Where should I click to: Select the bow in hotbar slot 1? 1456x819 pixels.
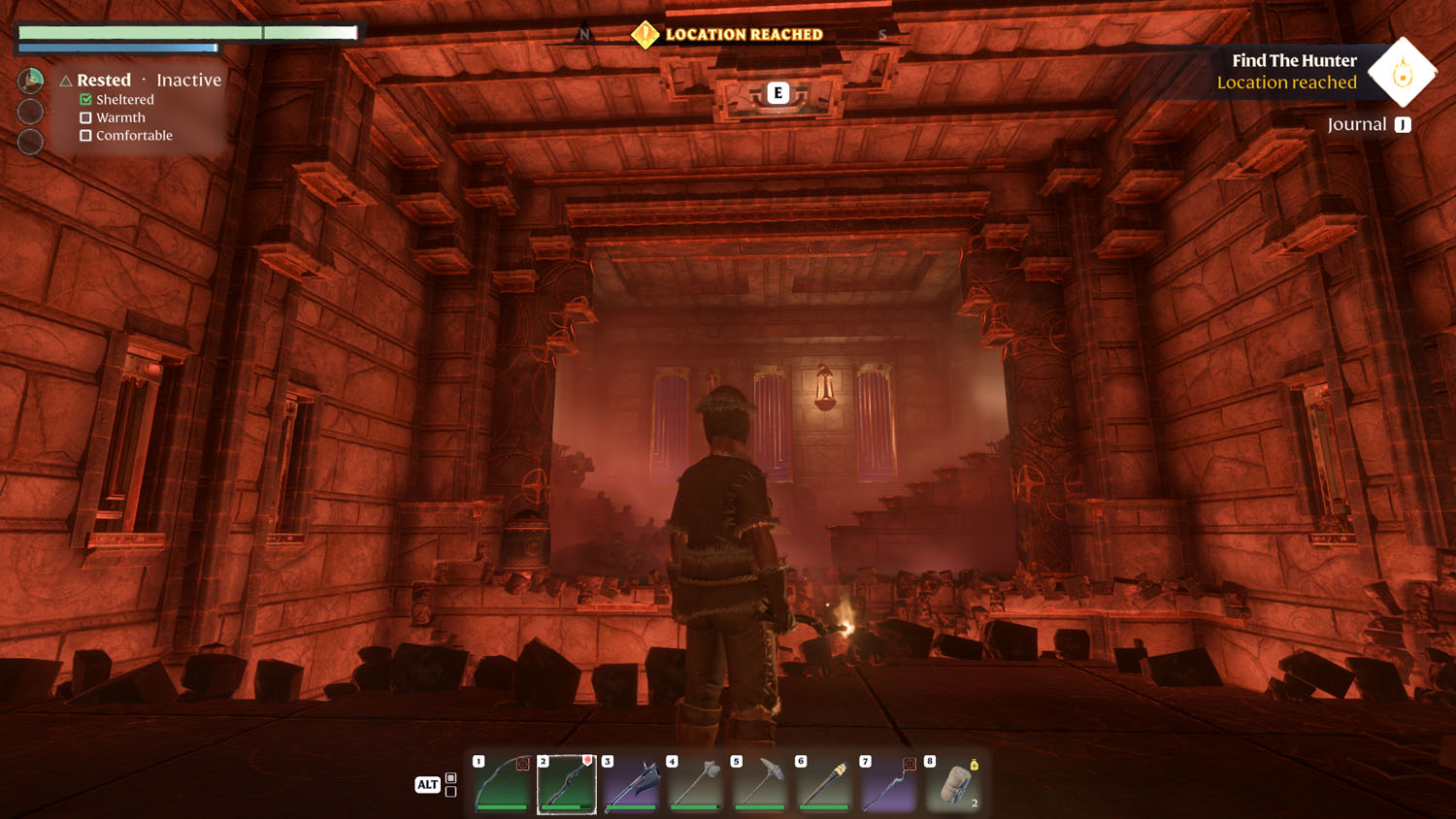[x=503, y=783]
